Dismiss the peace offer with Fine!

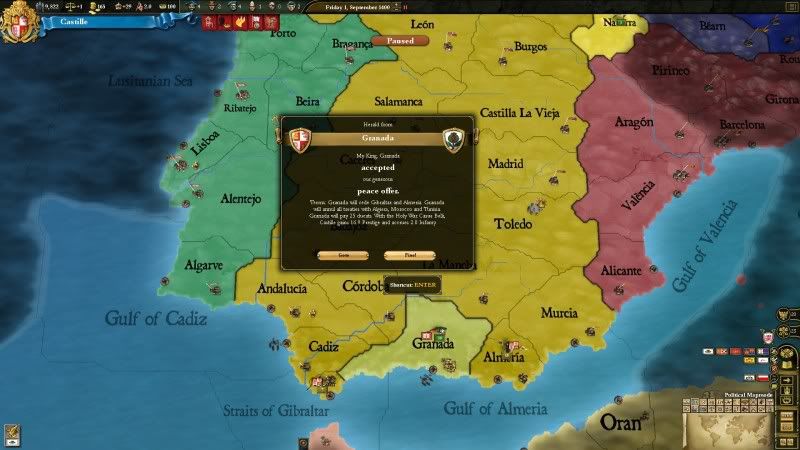(x=409, y=255)
